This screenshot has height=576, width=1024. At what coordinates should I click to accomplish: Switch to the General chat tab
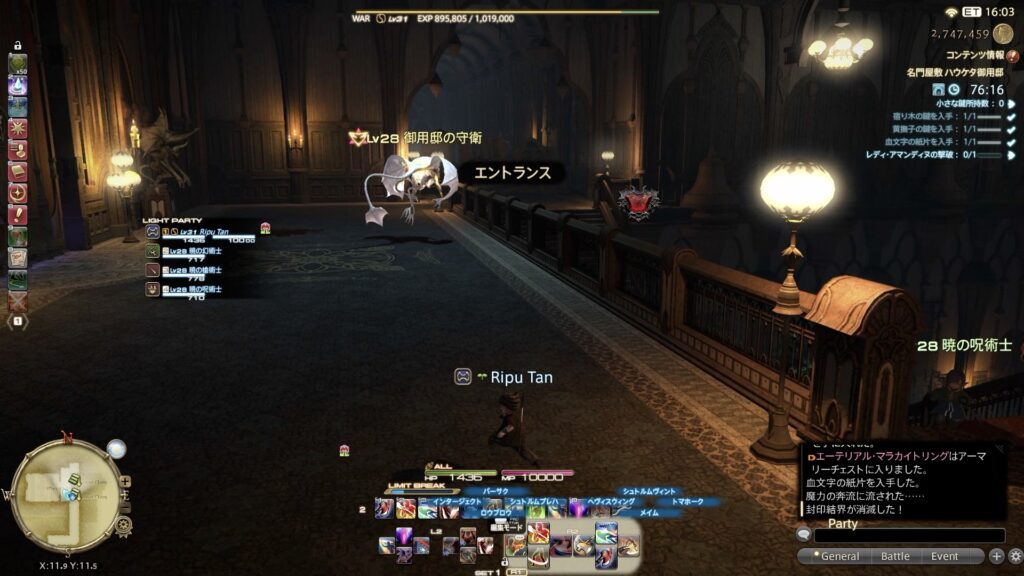click(x=840, y=556)
